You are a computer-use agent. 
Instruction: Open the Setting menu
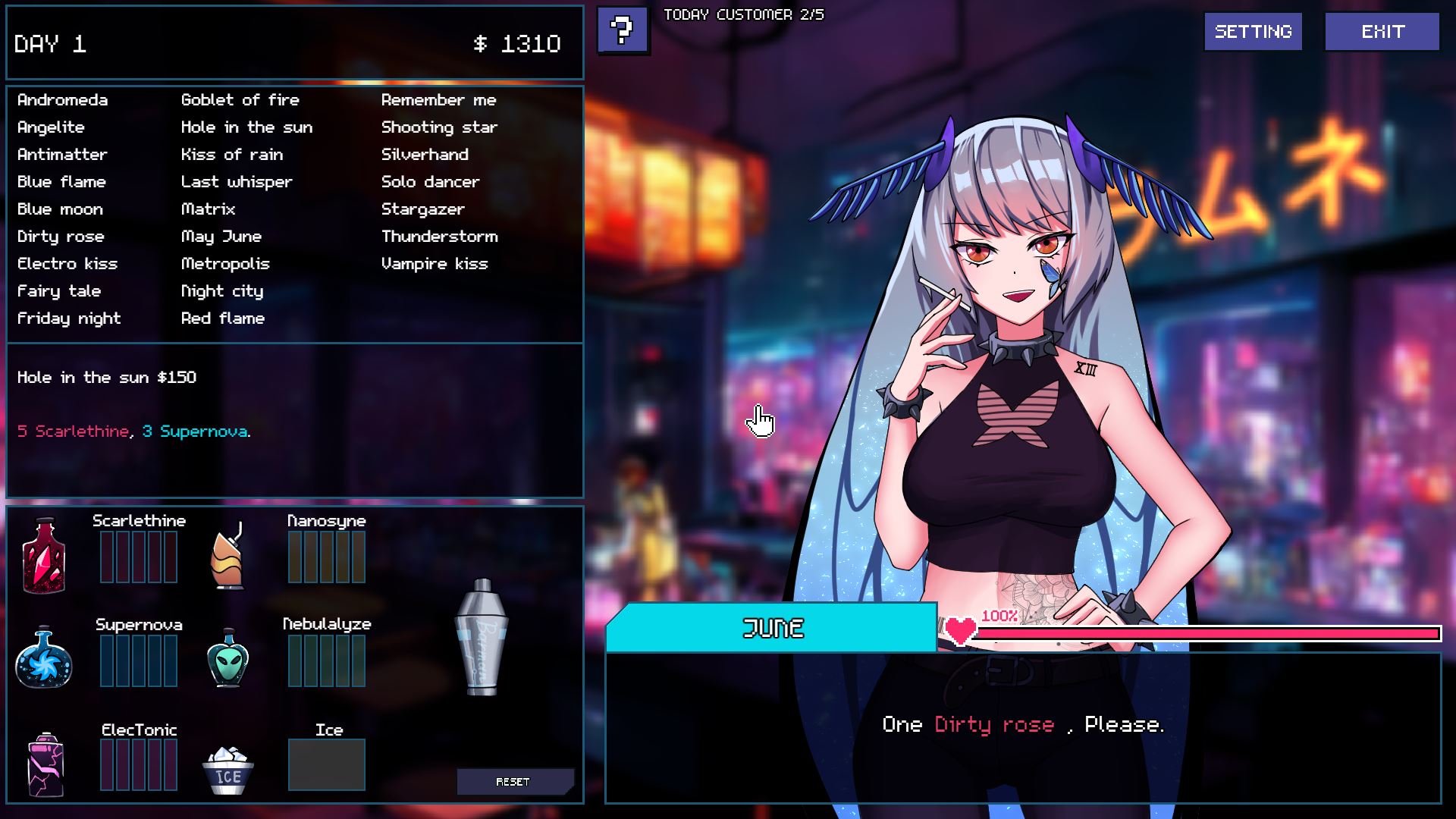(1253, 32)
